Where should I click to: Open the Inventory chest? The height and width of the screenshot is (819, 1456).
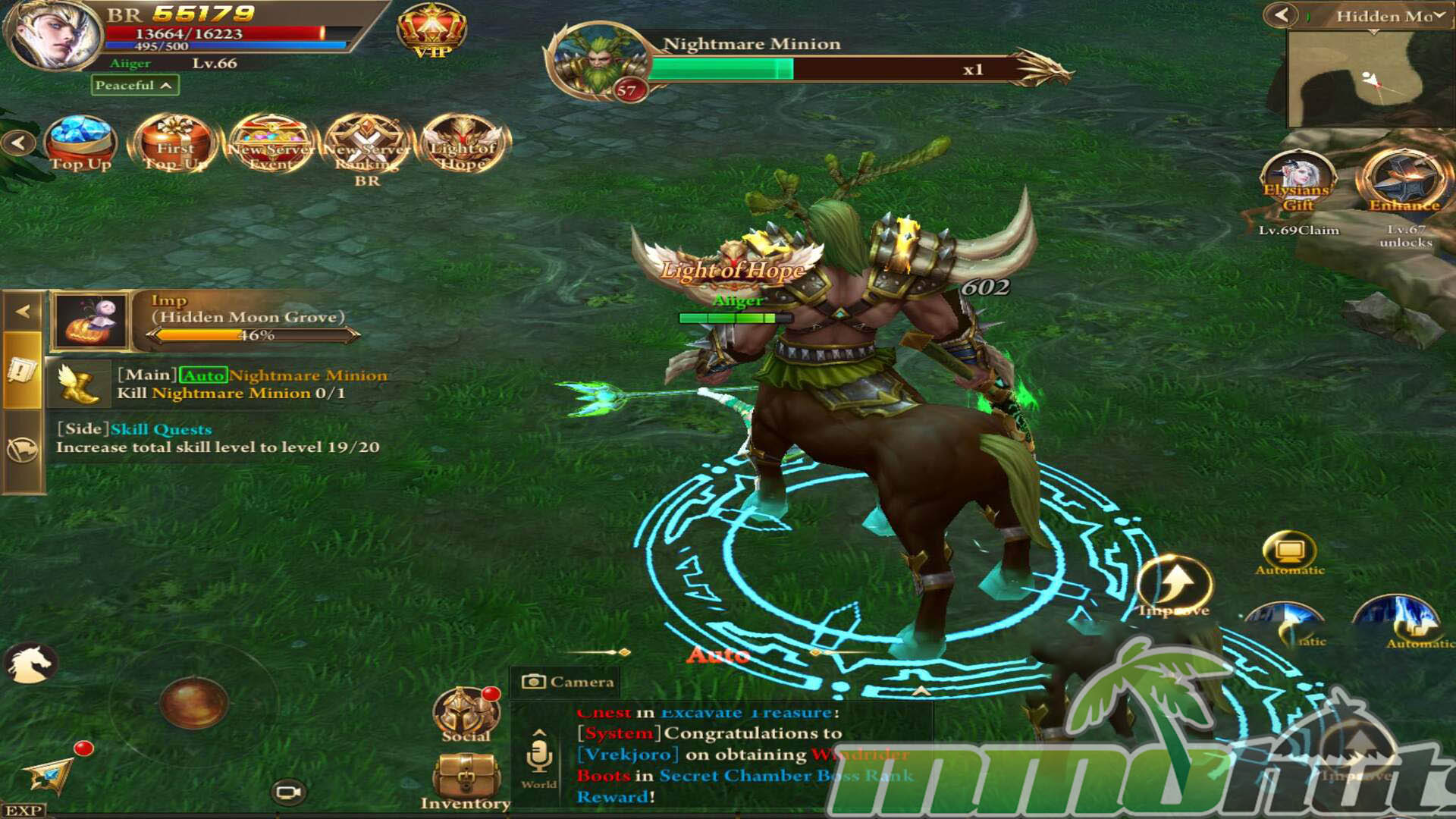pyautogui.click(x=466, y=779)
